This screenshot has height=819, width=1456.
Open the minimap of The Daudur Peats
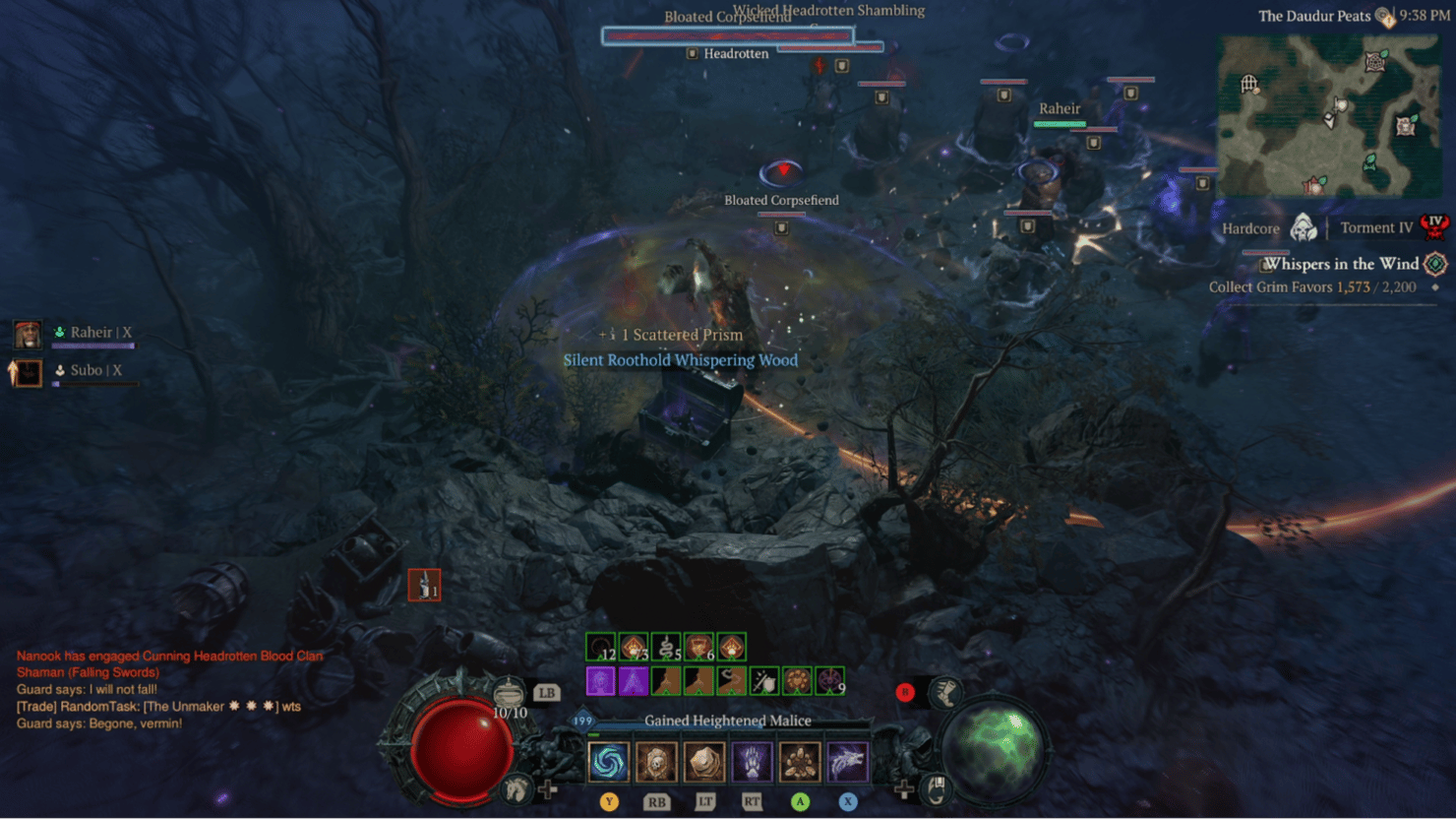click(x=1328, y=115)
